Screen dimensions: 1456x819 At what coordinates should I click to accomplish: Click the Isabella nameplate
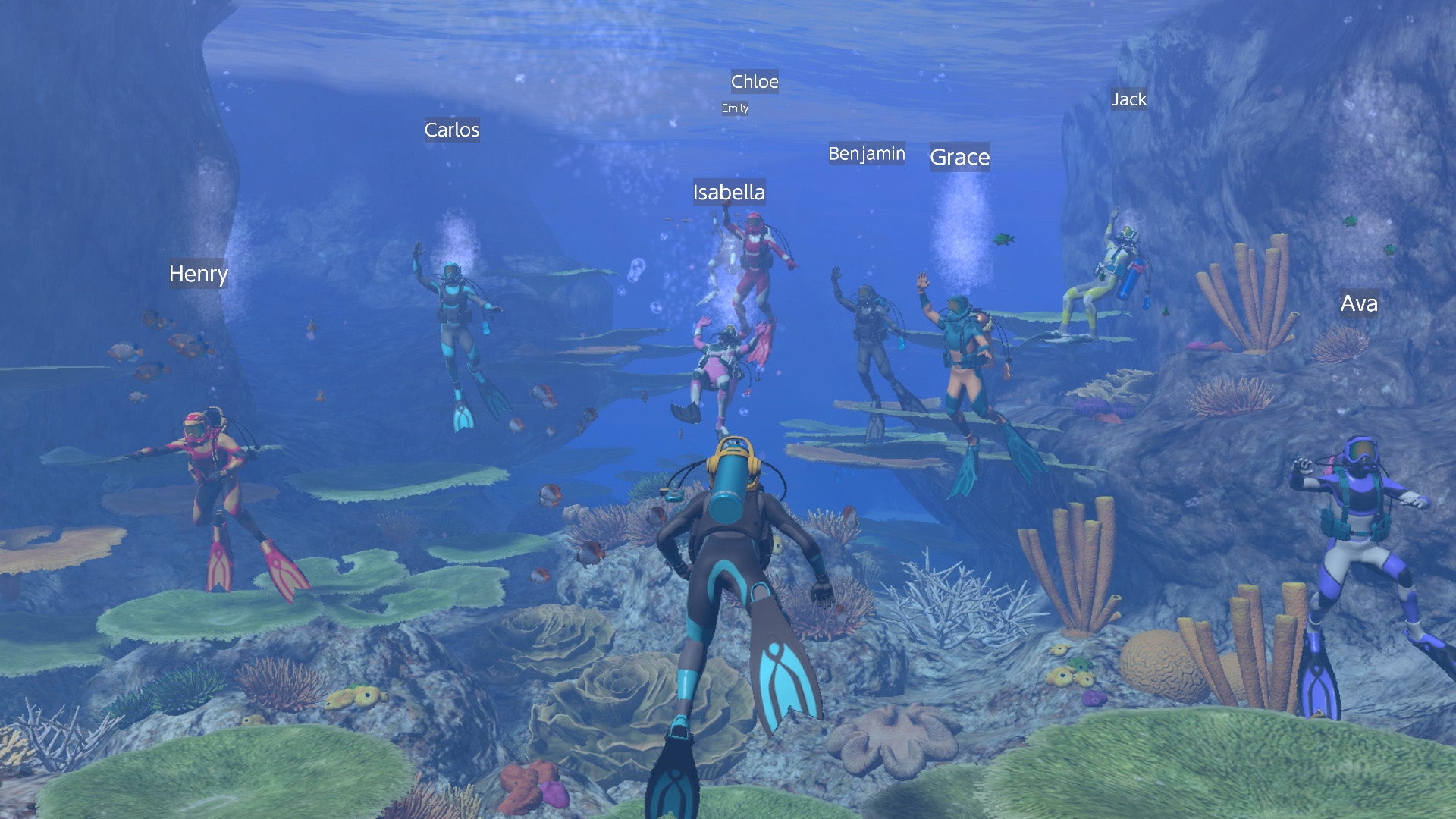730,193
